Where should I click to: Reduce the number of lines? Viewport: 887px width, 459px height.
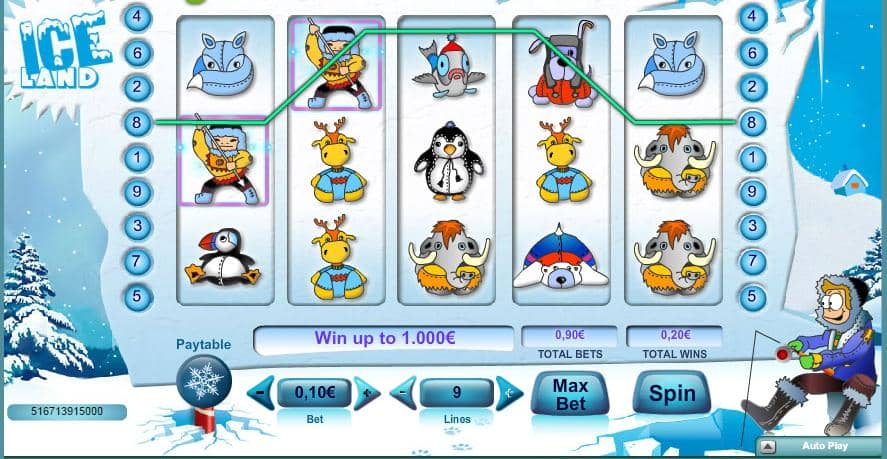[403, 393]
